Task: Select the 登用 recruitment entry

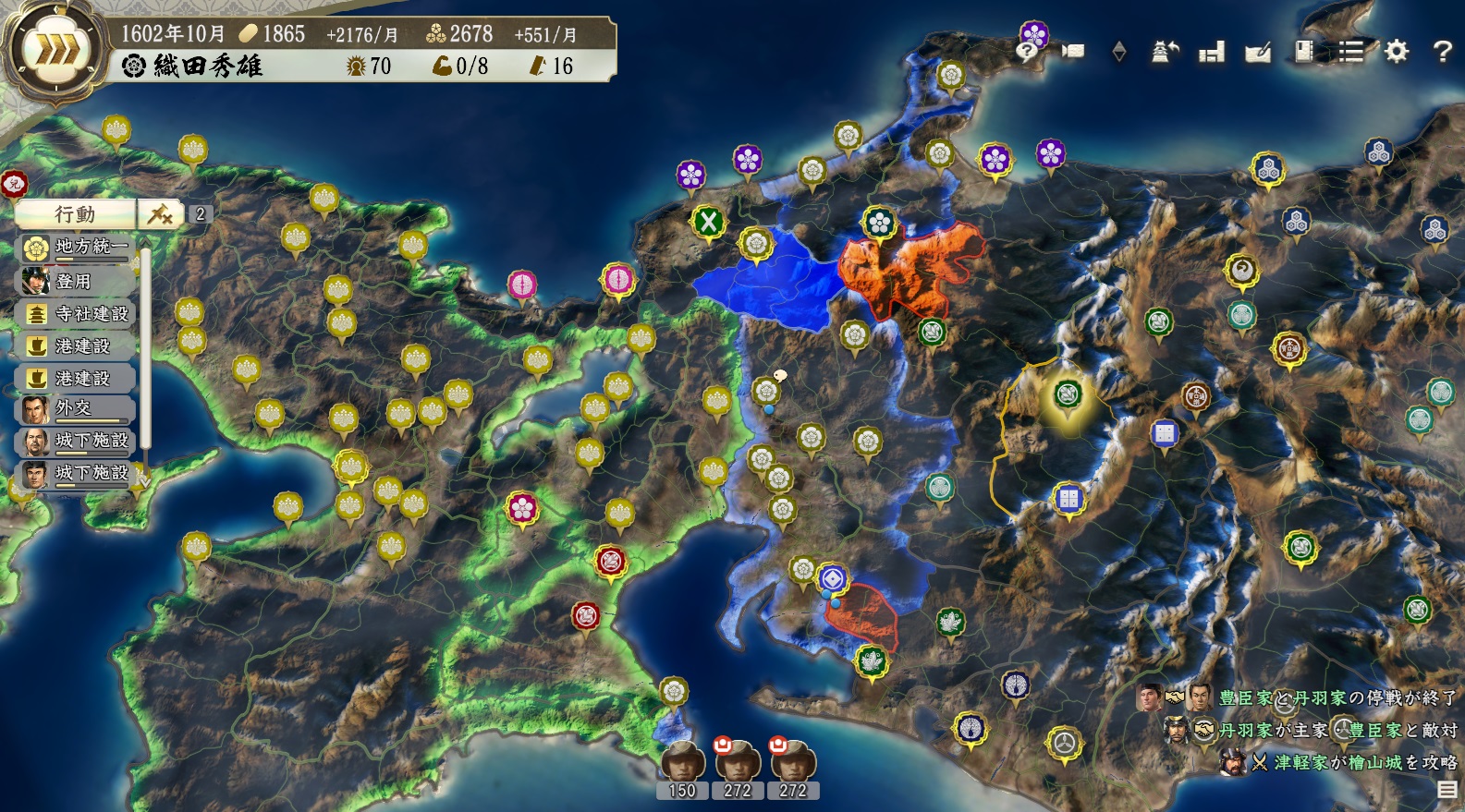Action: point(77,281)
